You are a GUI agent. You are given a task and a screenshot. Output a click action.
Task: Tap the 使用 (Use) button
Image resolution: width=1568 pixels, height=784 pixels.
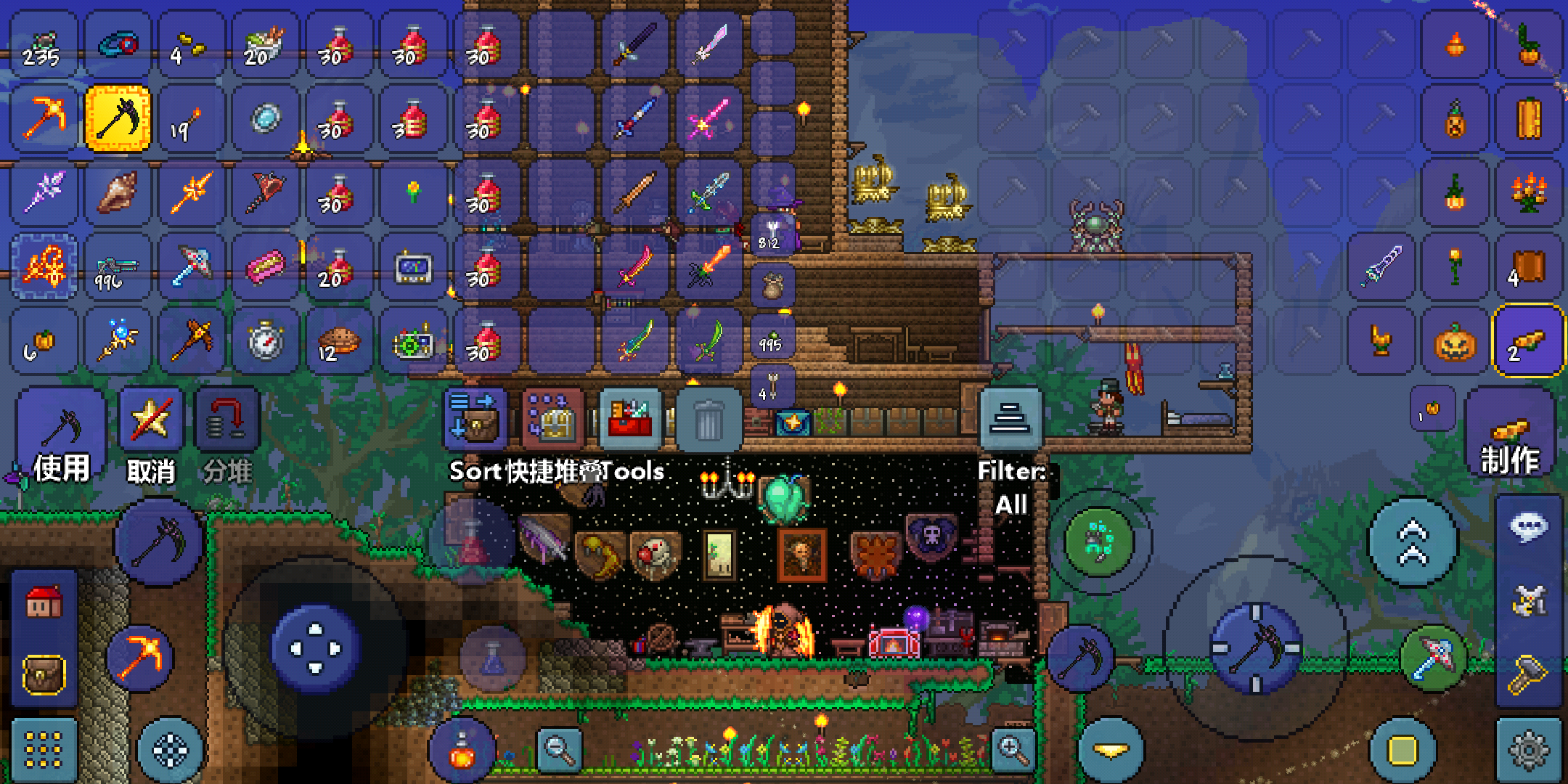pos(61,436)
